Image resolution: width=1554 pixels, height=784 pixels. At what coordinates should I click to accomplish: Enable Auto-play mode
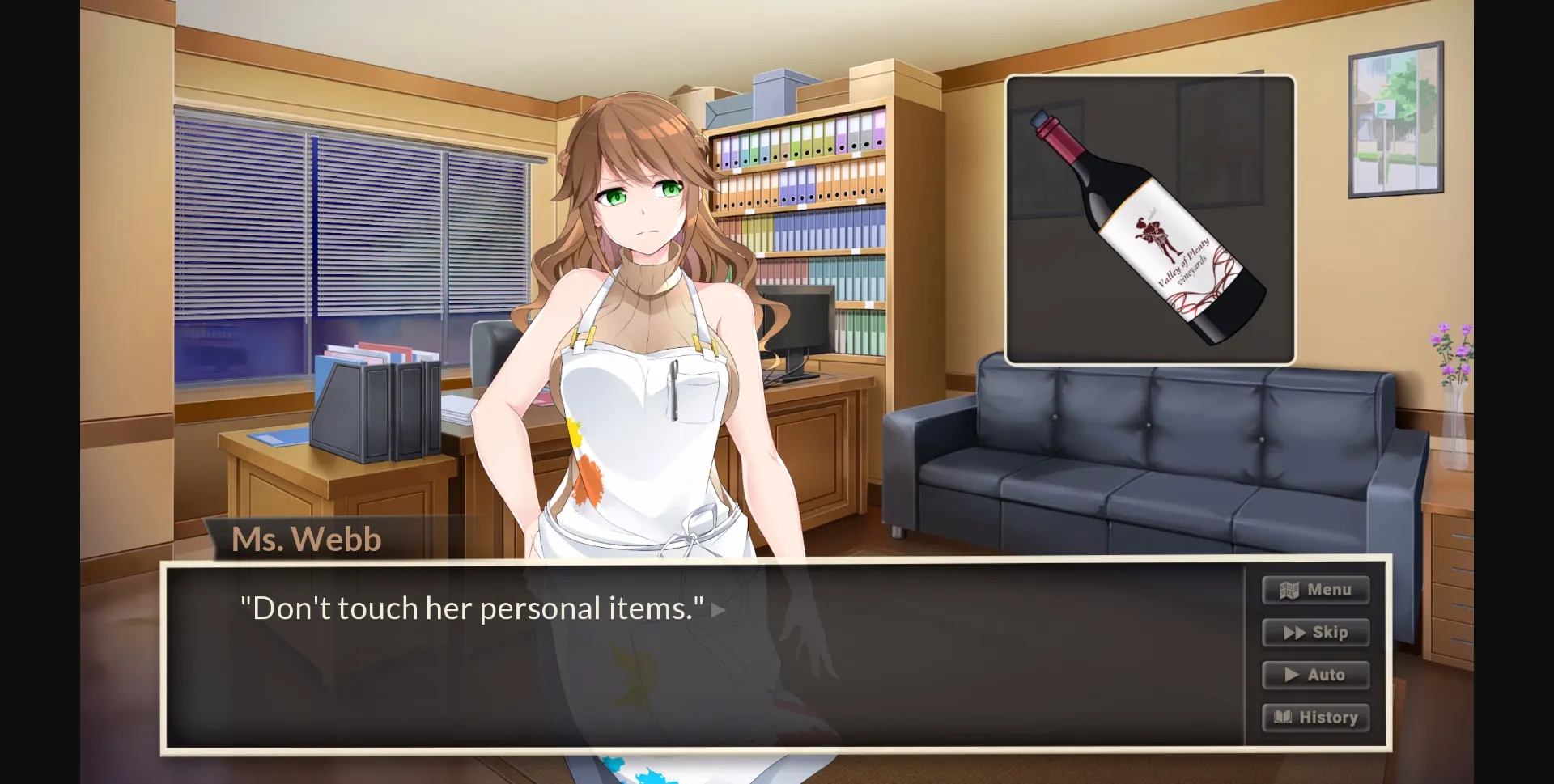[1315, 675]
